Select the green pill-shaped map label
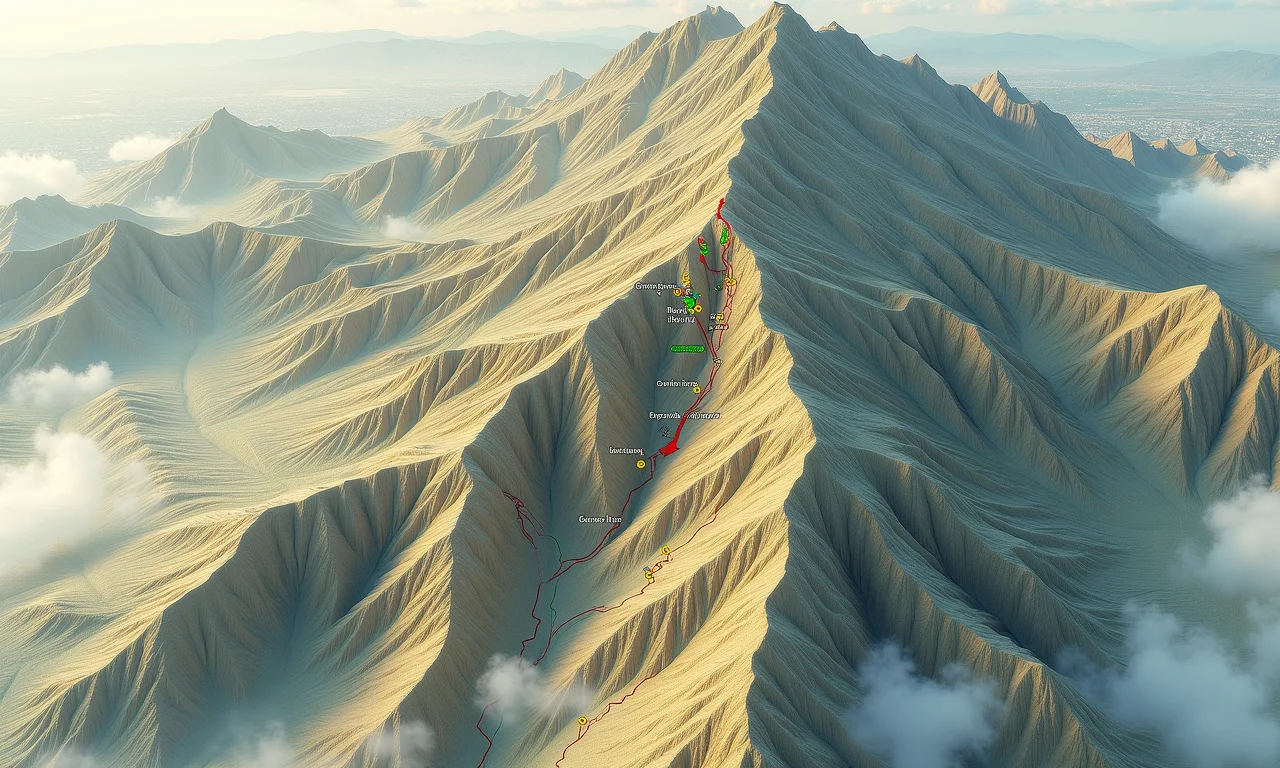Viewport: 1280px width, 768px height. coord(687,349)
